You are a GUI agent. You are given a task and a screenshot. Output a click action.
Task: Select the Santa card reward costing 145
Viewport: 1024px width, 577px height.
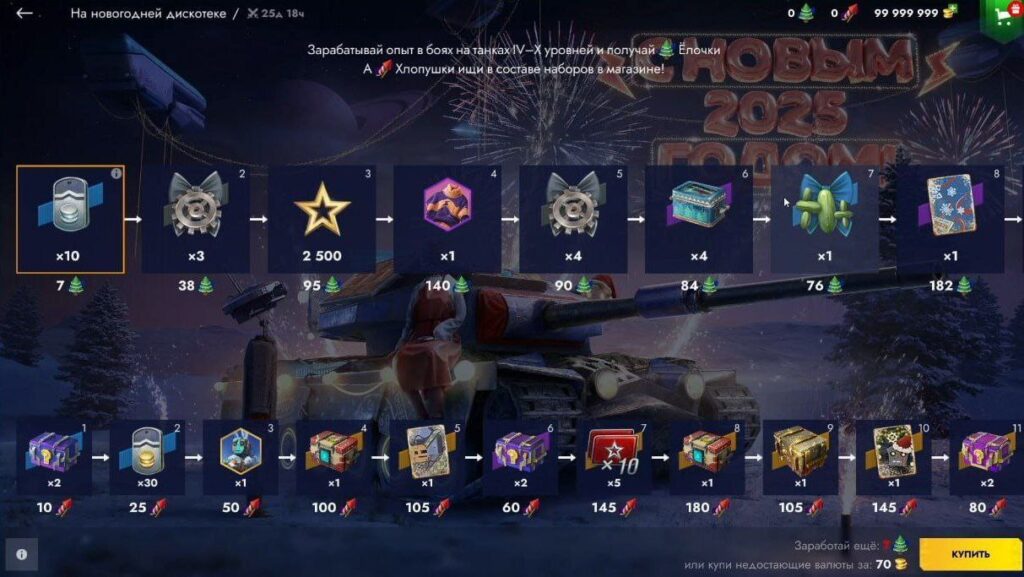(x=893, y=457)
